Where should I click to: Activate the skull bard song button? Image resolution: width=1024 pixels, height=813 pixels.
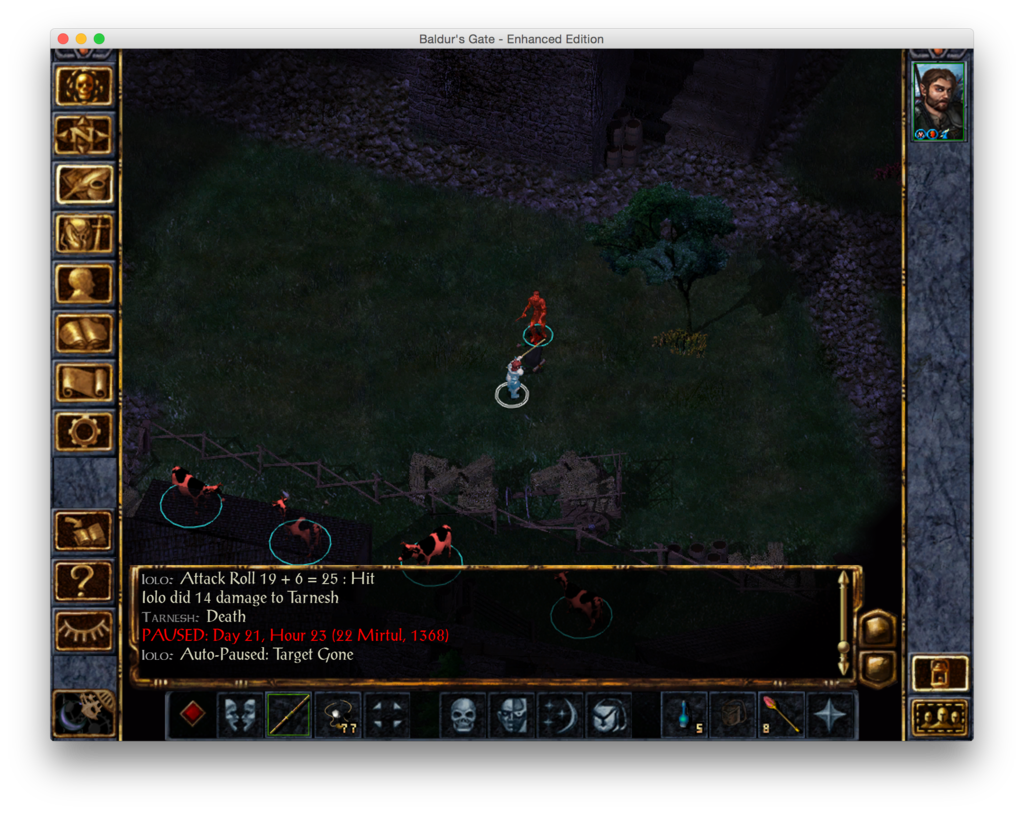point(463,715)
